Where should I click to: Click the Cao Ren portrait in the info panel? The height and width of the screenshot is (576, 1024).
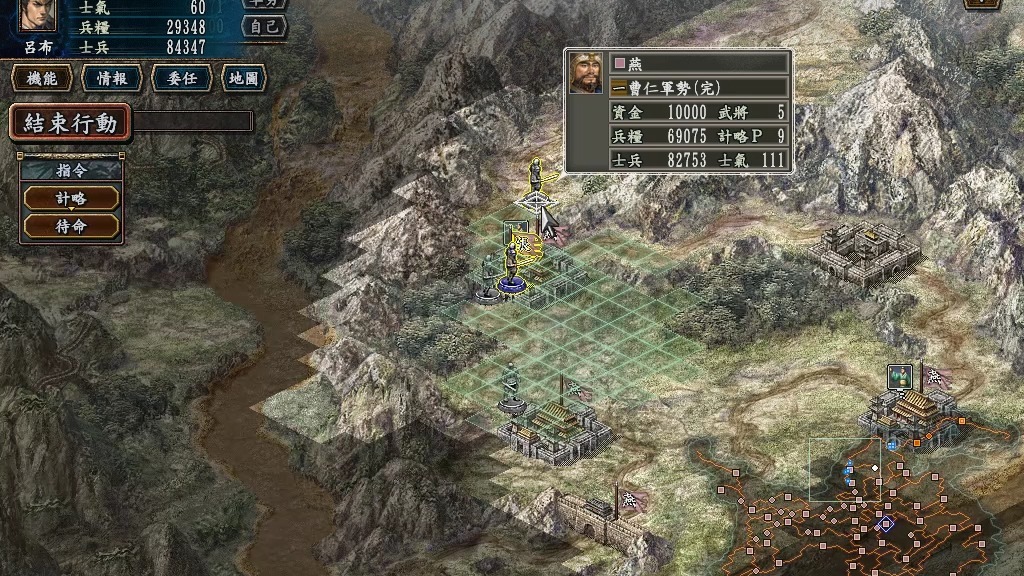click(586, 73)
